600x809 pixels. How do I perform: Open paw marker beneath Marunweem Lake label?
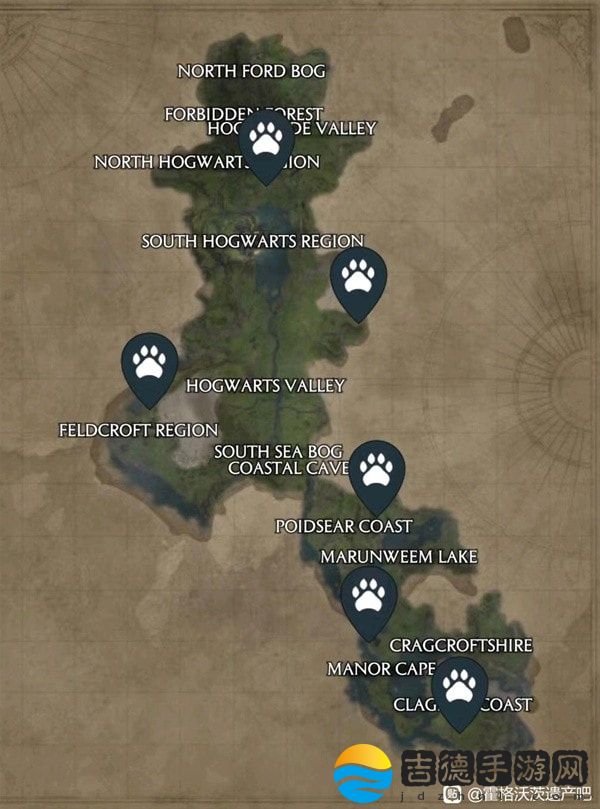tap(369, 598)
